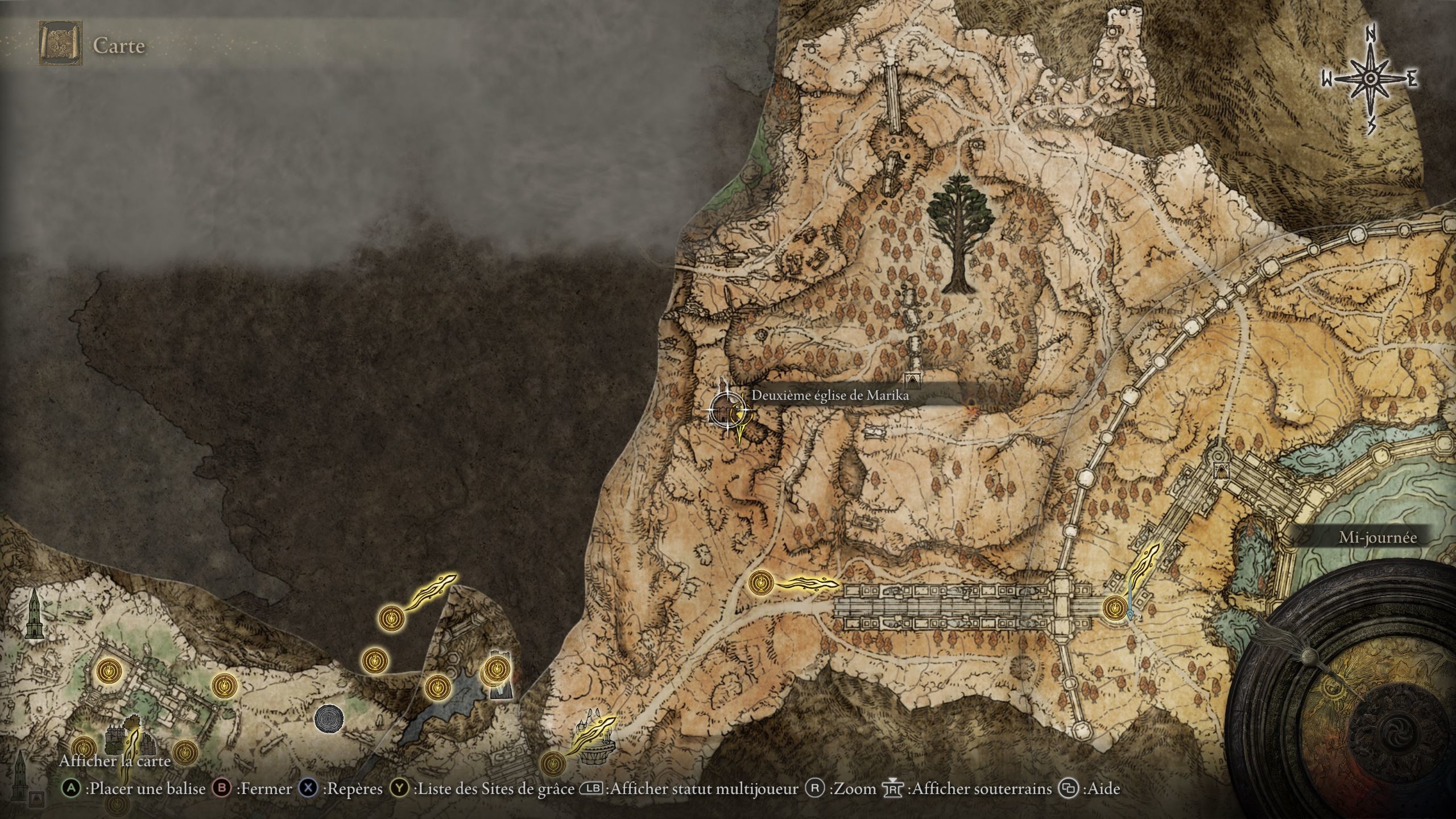Click the Minor Erdtree landmark icon
The width and height of the screenshot is (1456, 819).
point(961,233)
